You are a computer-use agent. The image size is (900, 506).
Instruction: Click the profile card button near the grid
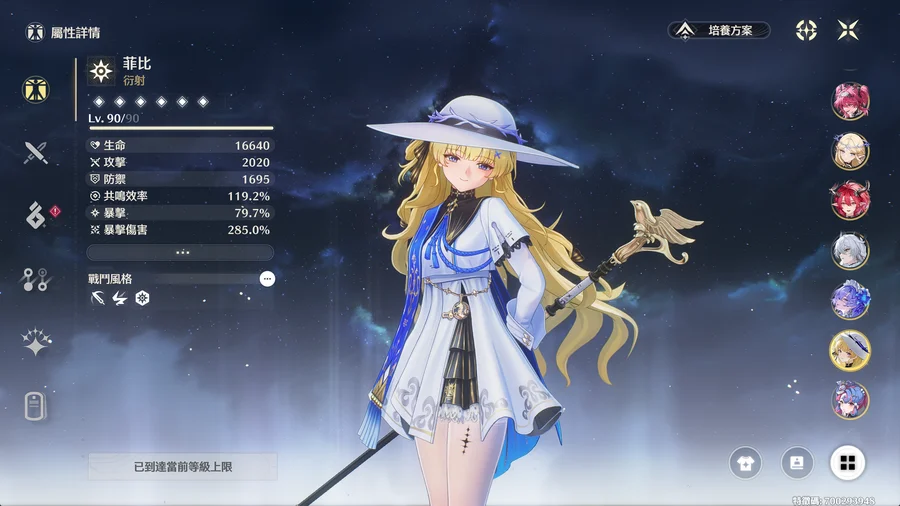tap(797, 462)
